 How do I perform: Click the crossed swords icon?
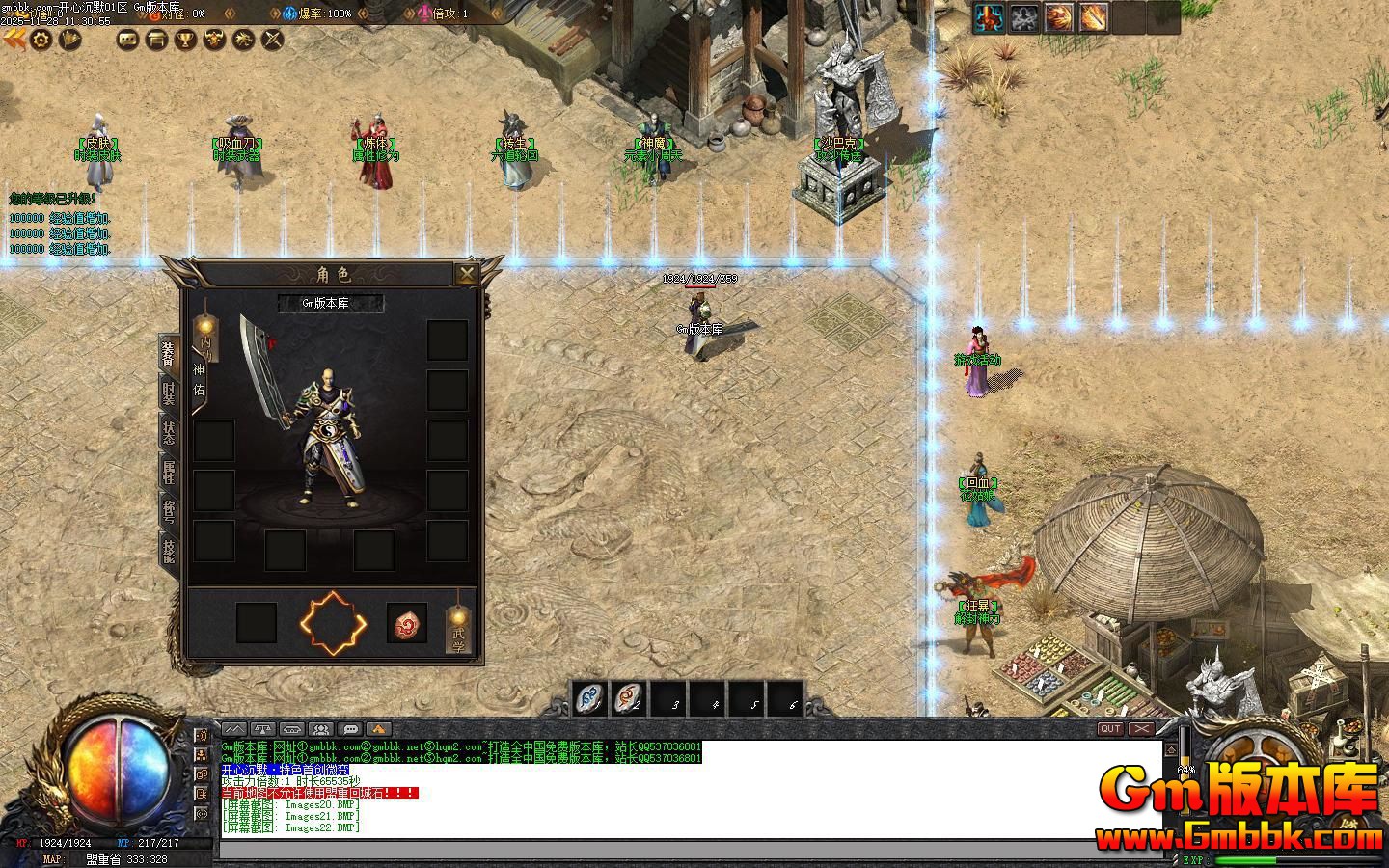coord(274,40)
